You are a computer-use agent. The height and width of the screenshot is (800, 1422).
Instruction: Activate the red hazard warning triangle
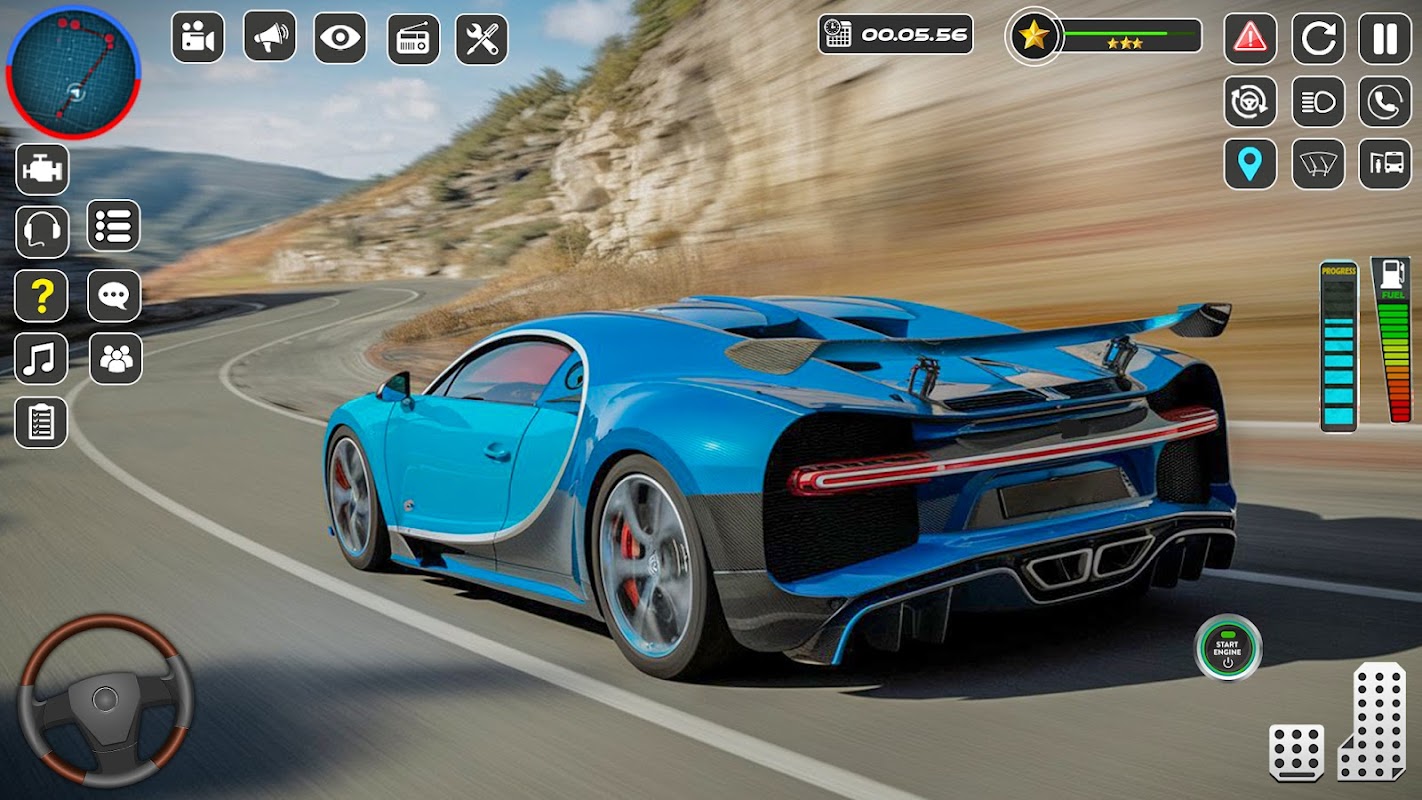click(1250, 39)
